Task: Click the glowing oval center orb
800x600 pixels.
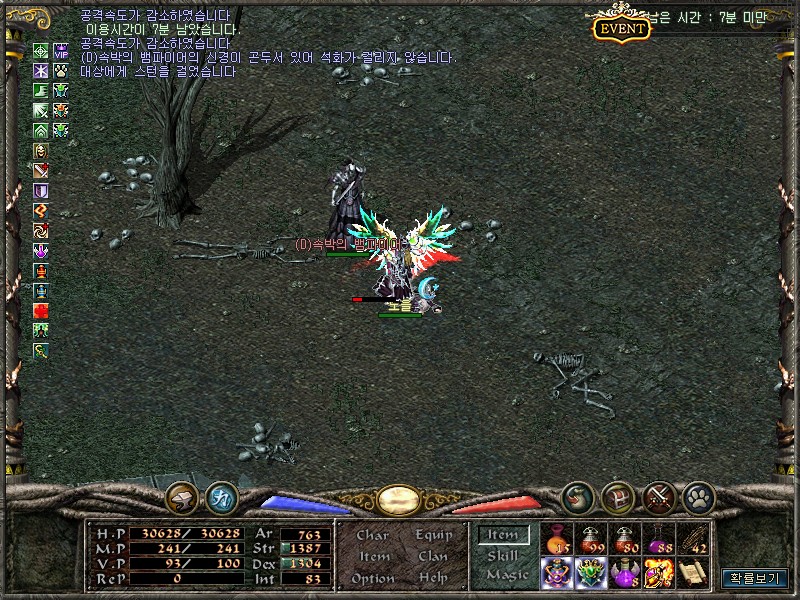Action: (398, 498)
